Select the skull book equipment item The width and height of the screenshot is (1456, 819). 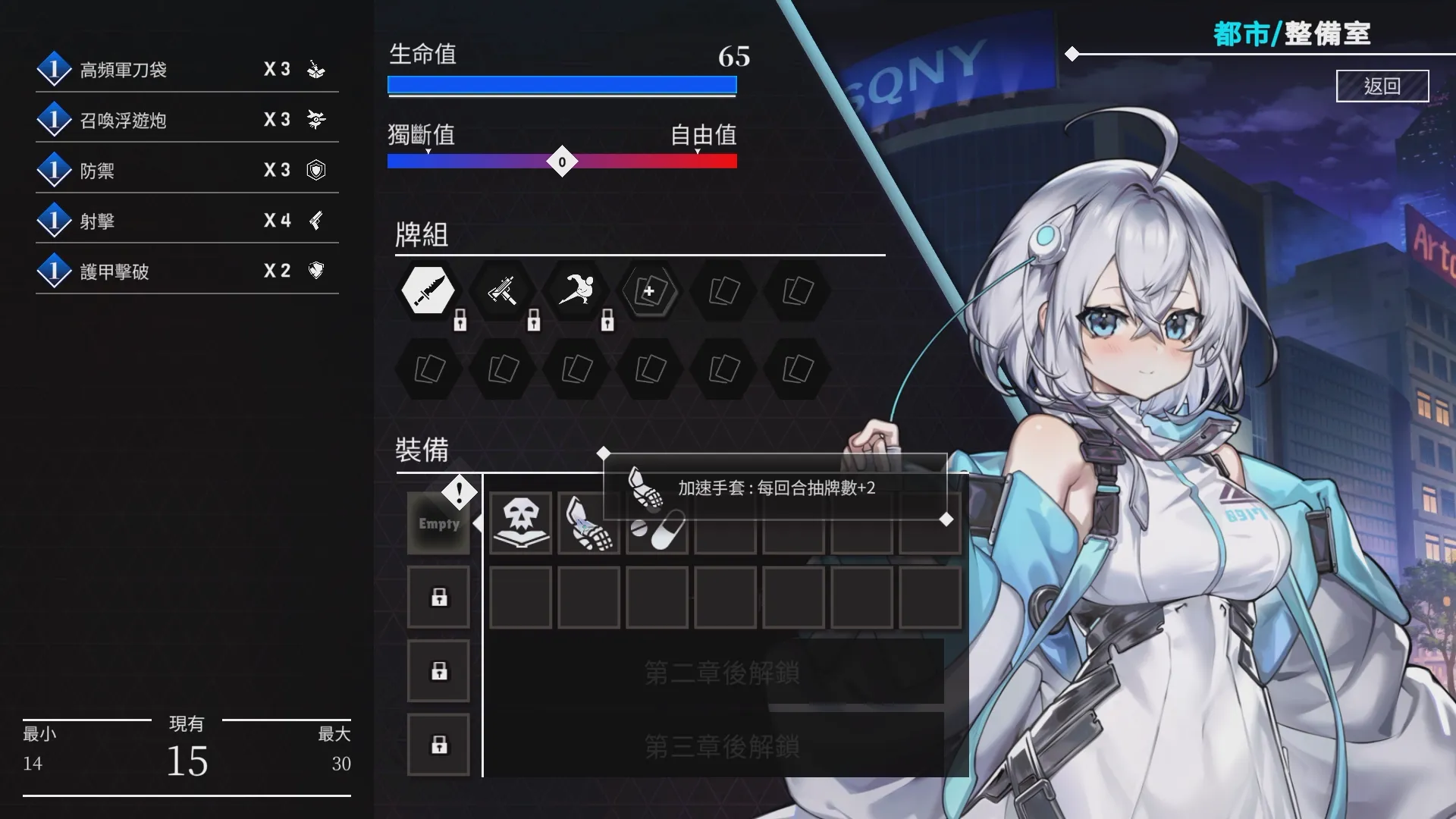click(x=520, y=523)
